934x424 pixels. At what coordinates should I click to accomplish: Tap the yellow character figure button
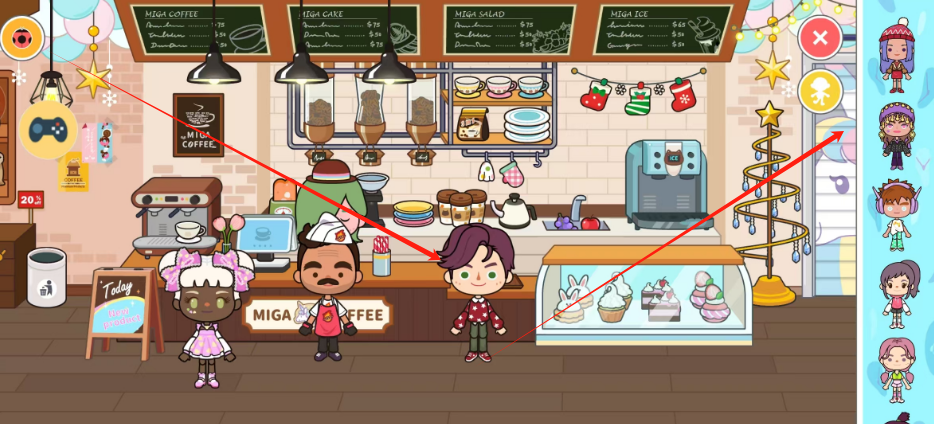click(820, 91)
